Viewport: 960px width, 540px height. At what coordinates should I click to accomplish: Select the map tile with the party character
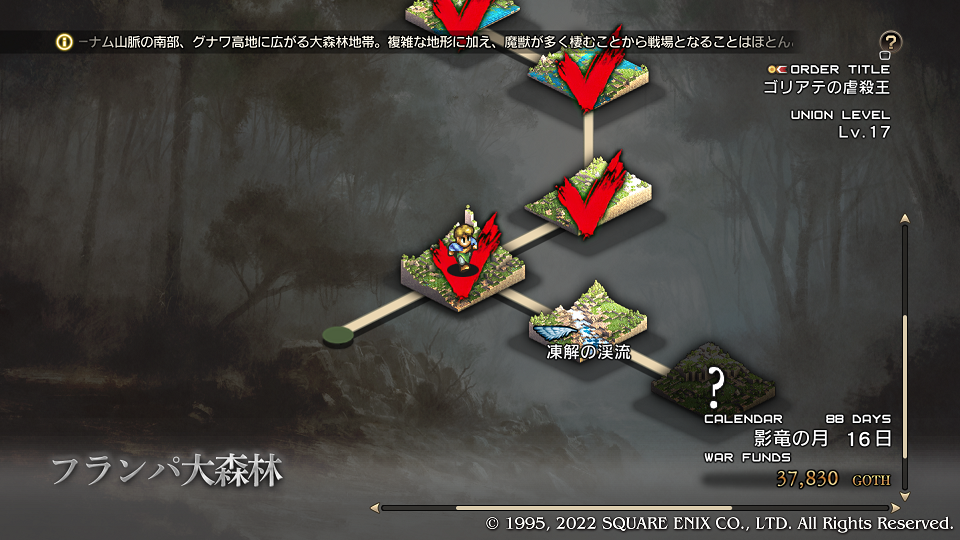pos(461,267)
